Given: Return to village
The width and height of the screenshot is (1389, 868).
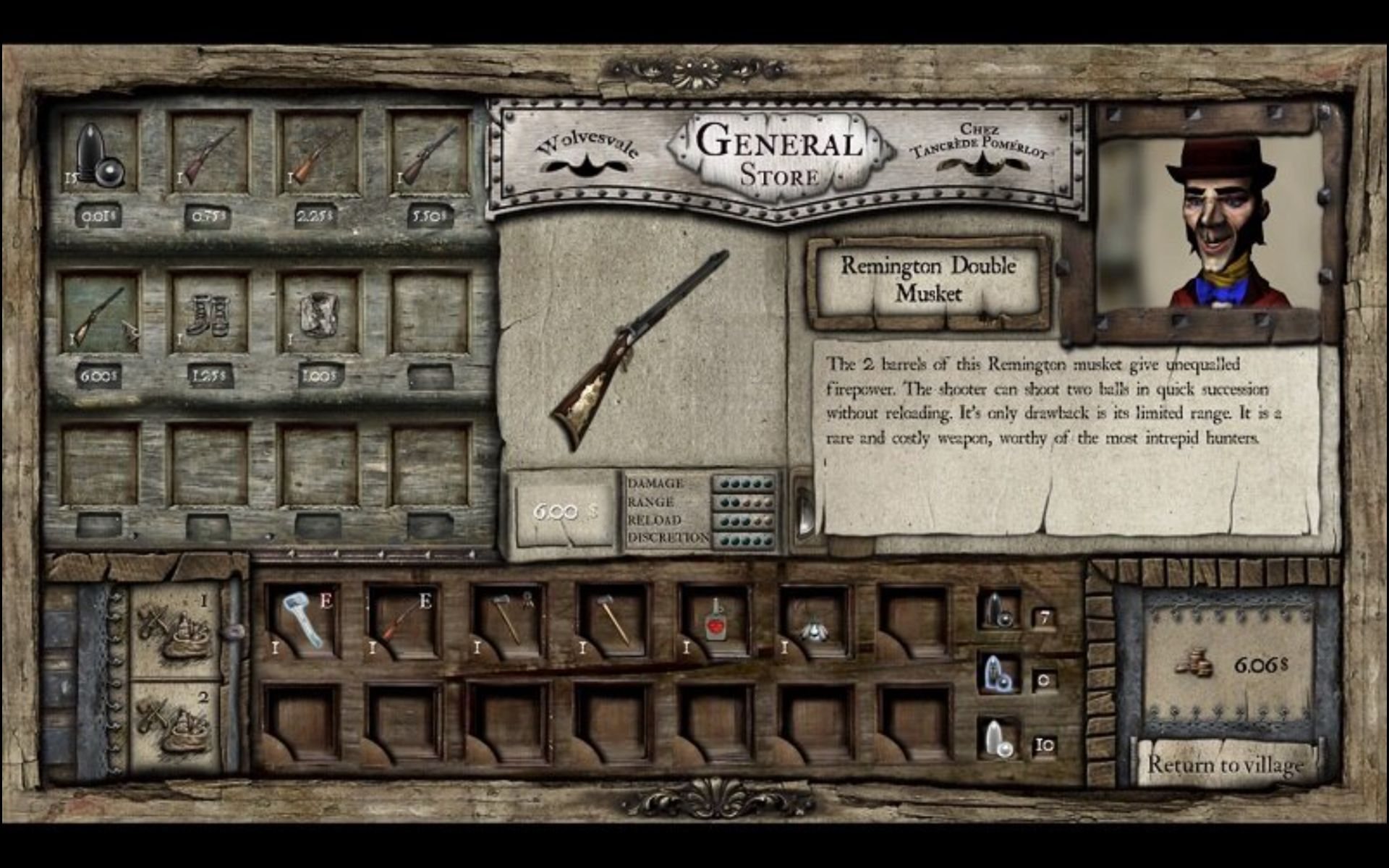Looking at the screenshot, I should click(x=1226, y=765).
